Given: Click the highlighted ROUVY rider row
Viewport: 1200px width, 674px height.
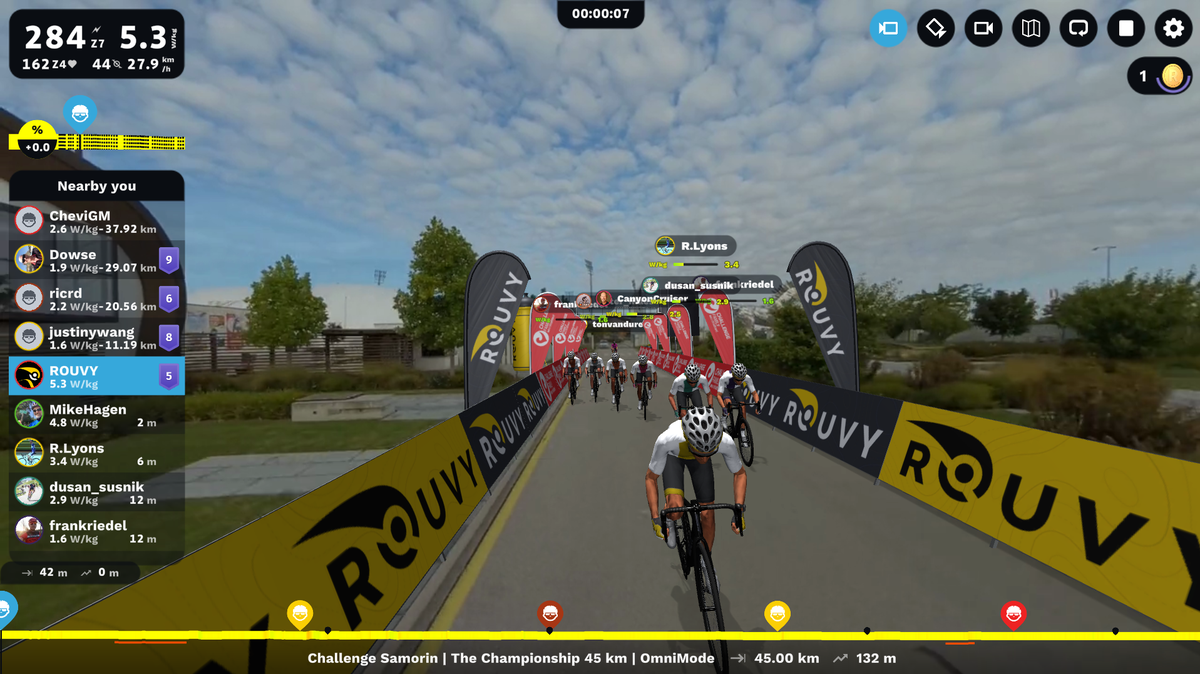Looking at the screenshot, I should pyautogui.click(x=97, y=376).
